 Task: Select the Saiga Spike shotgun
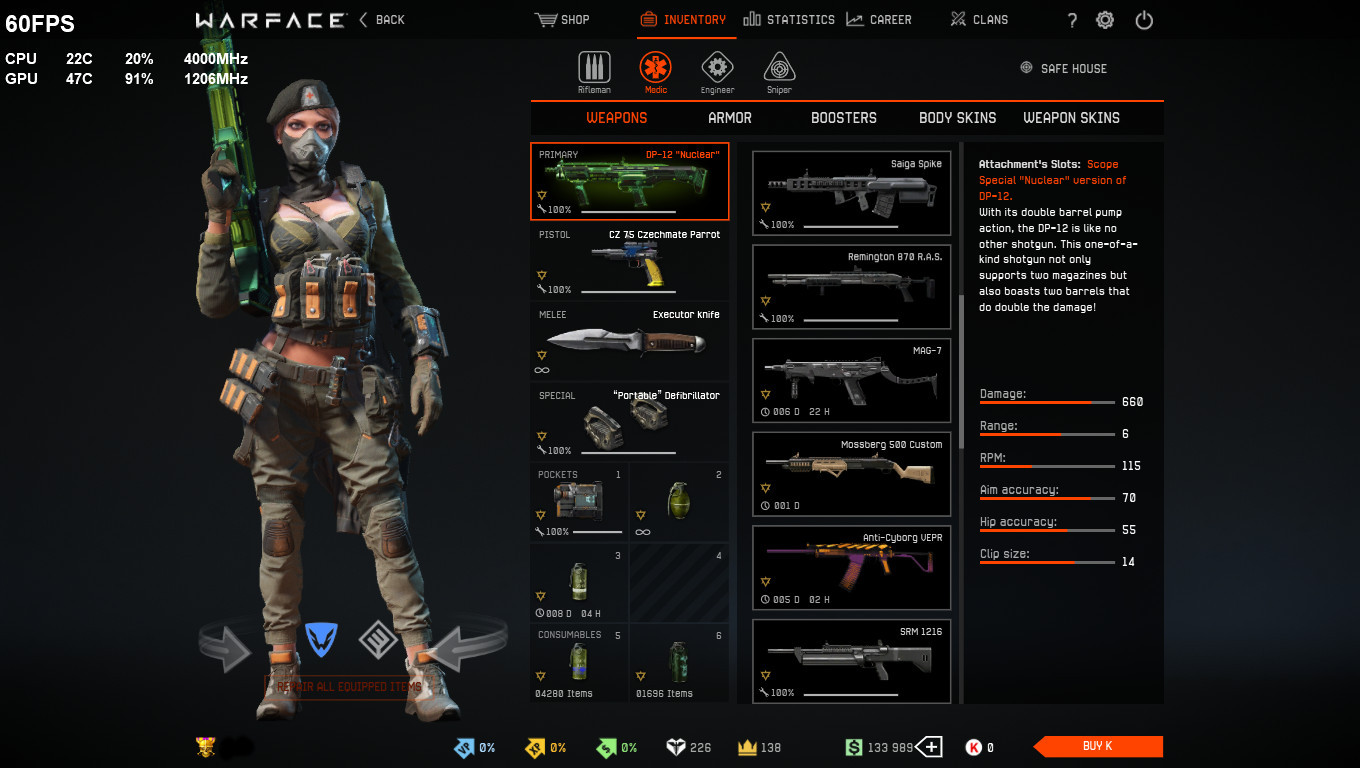point(851,193)
